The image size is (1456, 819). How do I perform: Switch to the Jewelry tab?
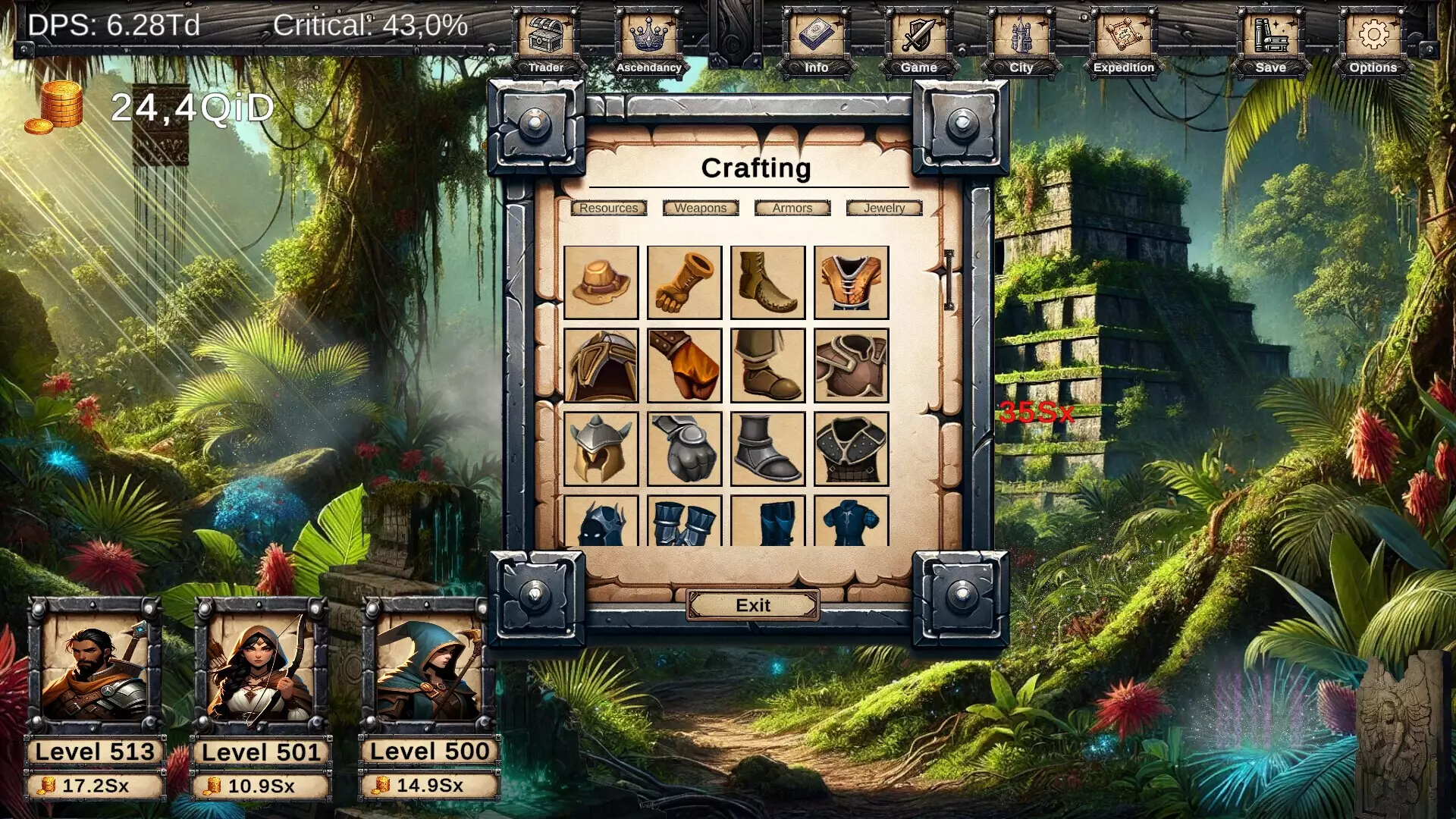(883, 208)
